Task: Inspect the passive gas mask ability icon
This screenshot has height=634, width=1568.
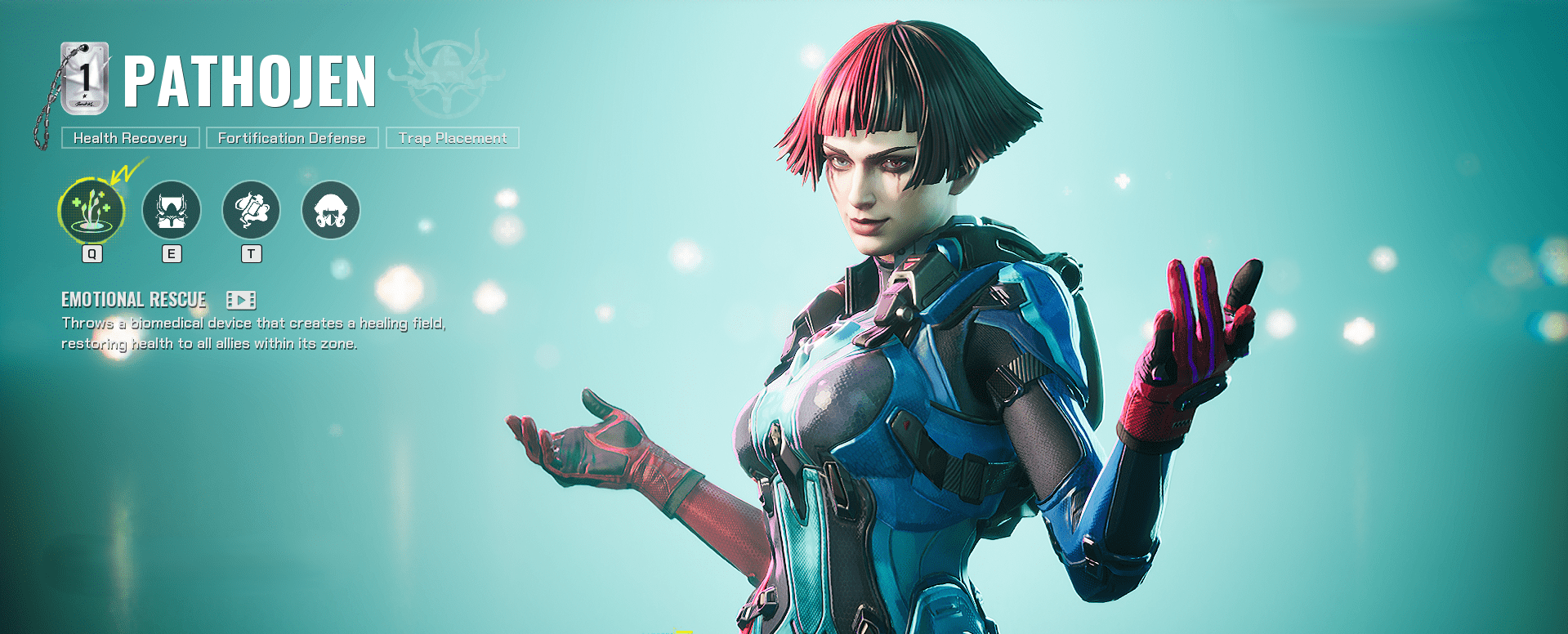Action: 330,211
